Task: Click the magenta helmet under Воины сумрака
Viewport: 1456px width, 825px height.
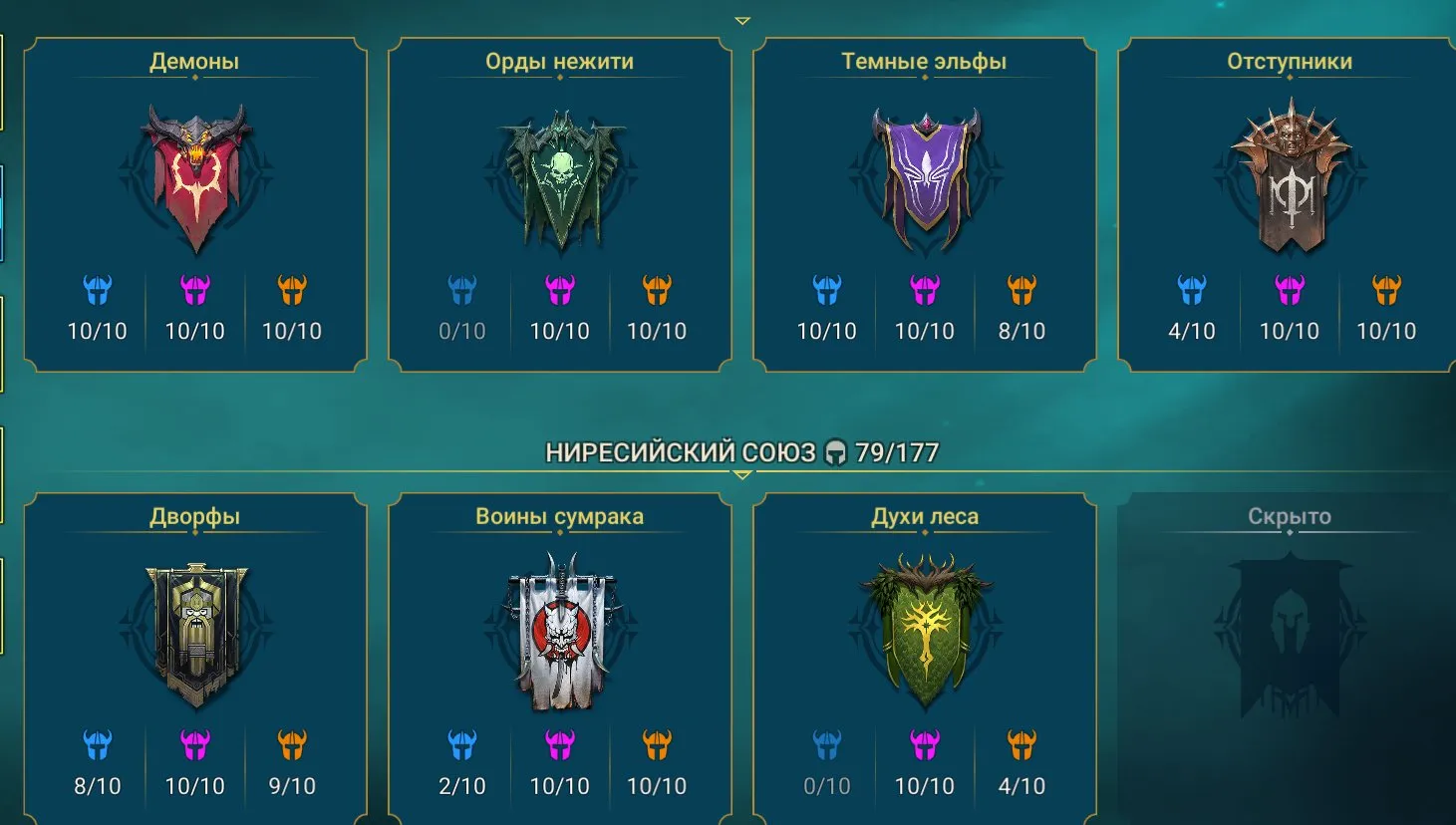Action: tap(560, 745)
